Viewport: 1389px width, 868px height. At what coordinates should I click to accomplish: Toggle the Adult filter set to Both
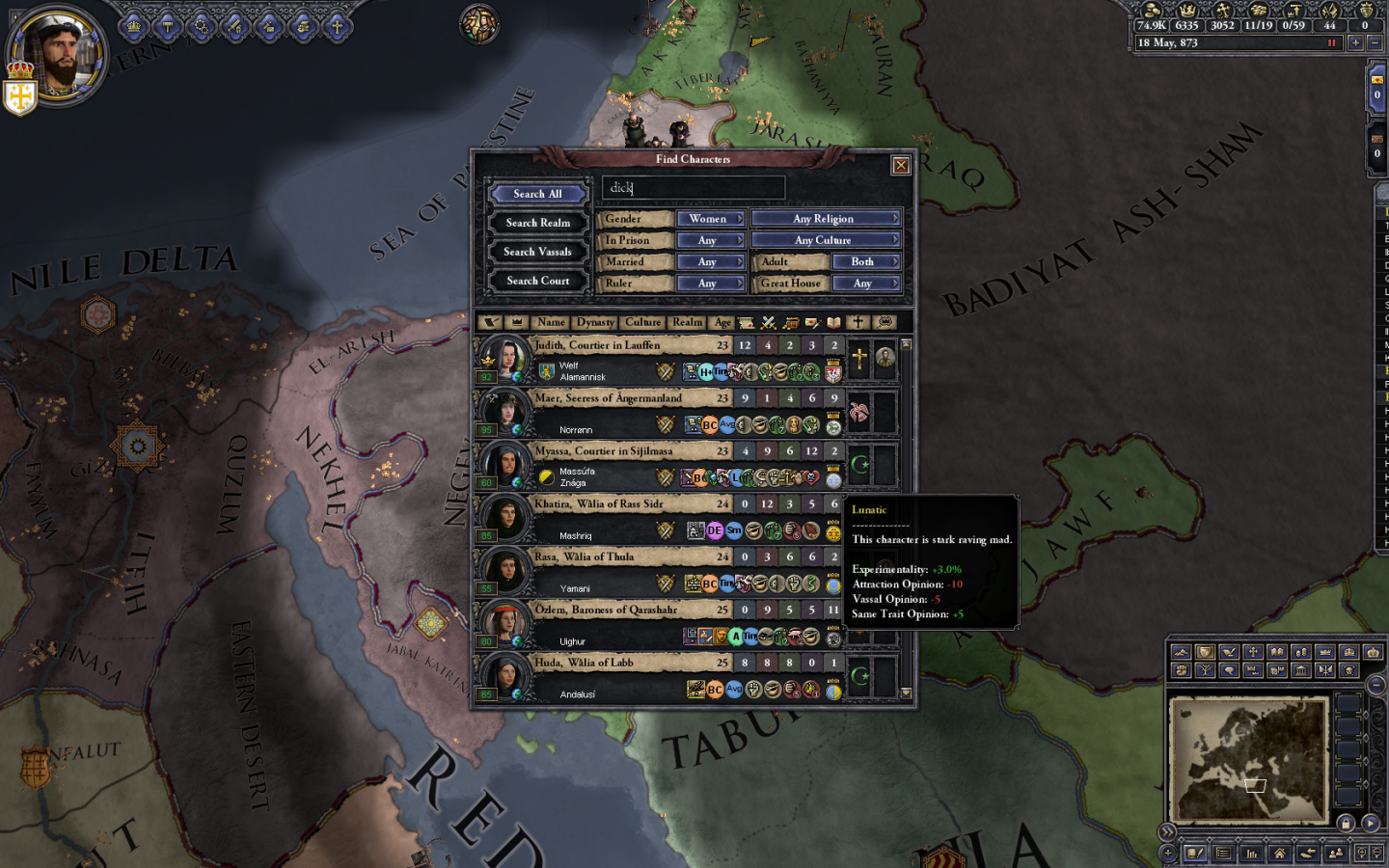click(865, 261)
